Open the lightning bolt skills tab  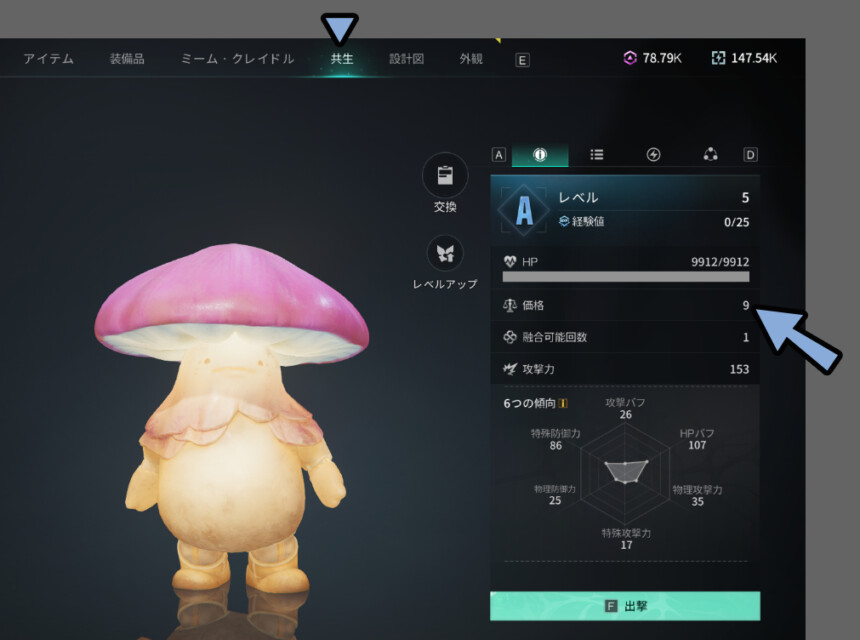pos(654,155)
